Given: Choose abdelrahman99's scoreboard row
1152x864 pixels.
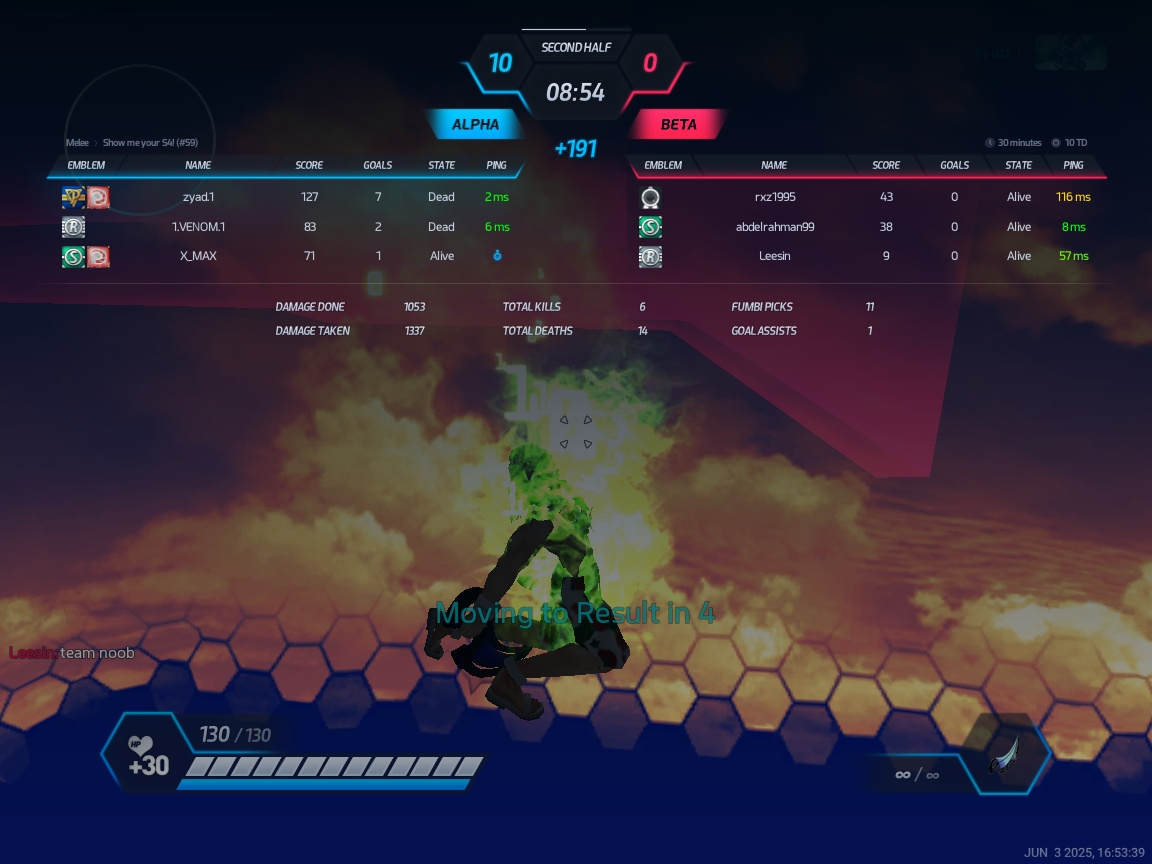Looking at the screenshot, I should click(x=774, y=227).
